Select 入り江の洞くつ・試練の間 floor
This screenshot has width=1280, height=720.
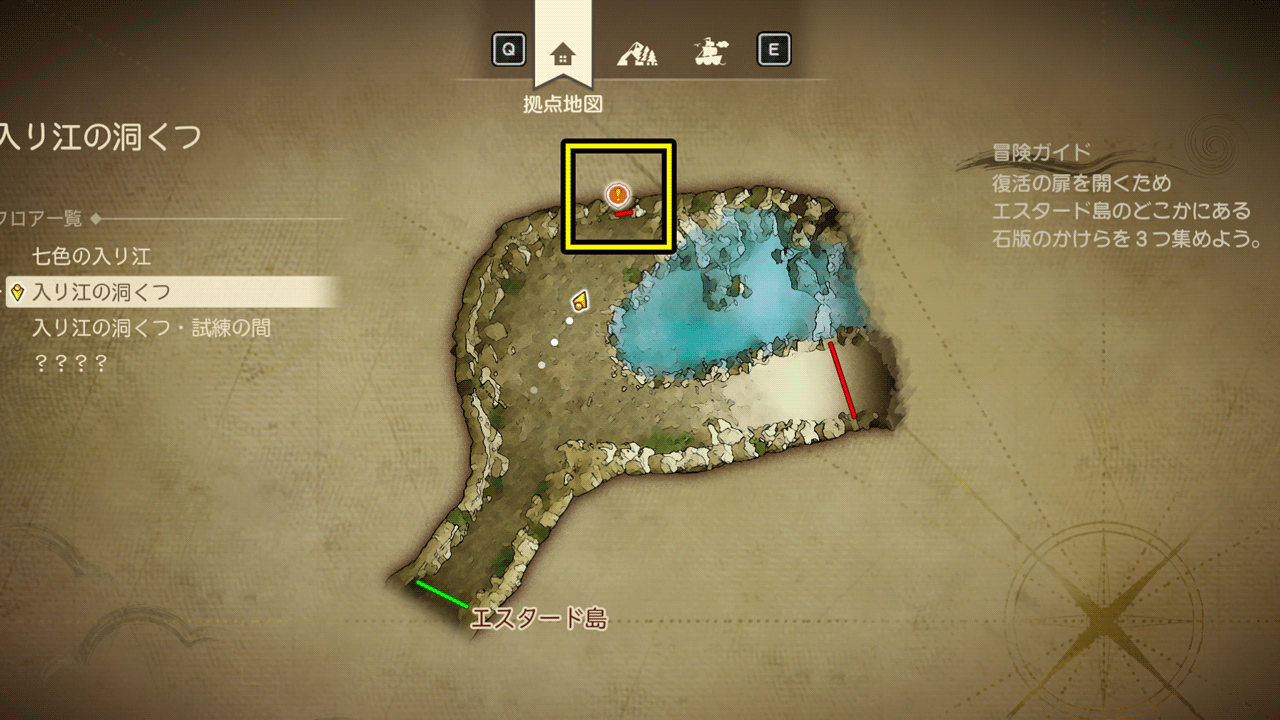coord(151,328)
